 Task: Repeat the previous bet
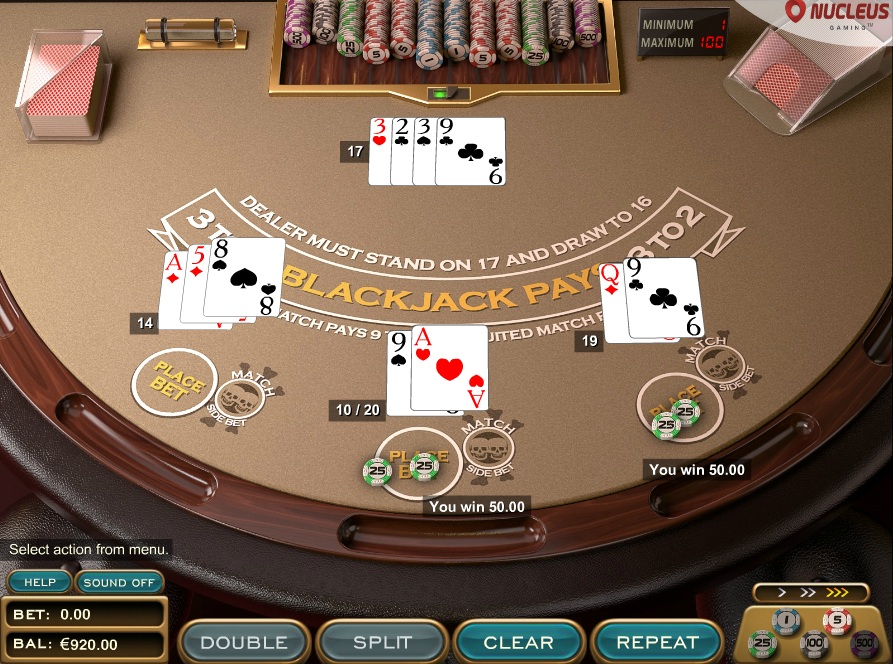(x=657, y=642)
